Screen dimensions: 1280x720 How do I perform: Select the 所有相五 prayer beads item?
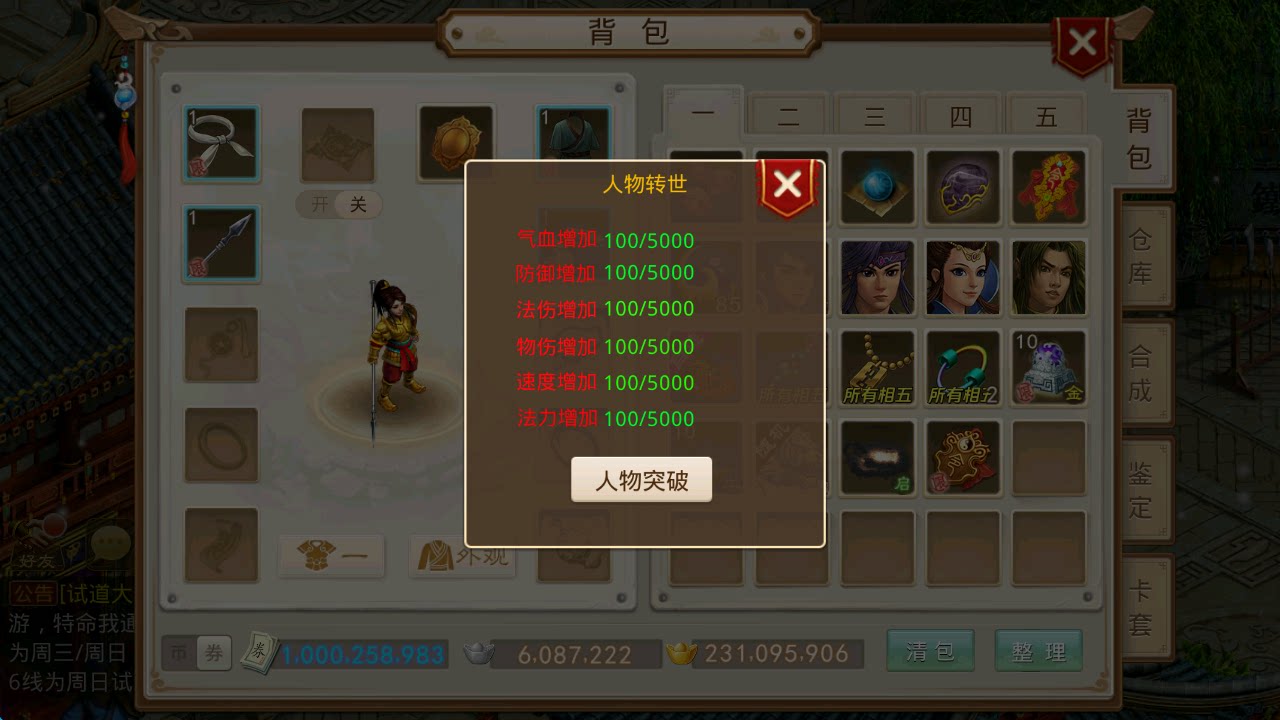877,367
